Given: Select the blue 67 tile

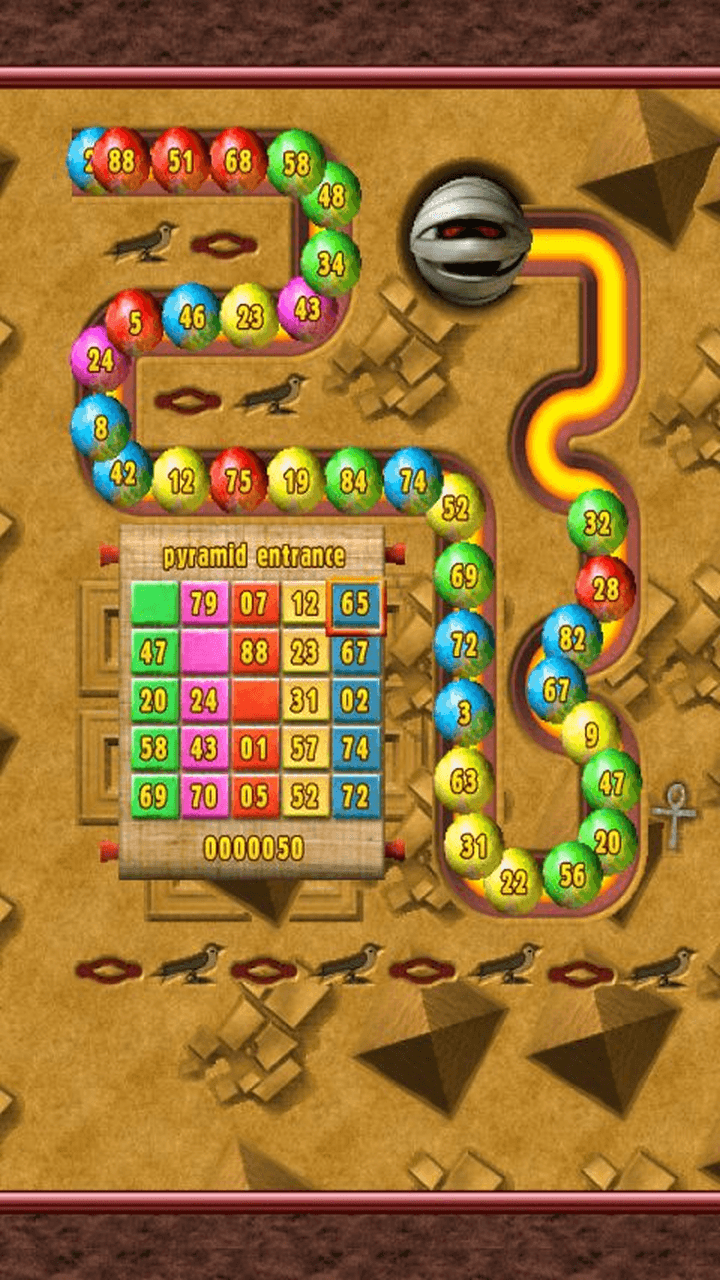Looking at the screenshot, I should click(x=355, y=652).
